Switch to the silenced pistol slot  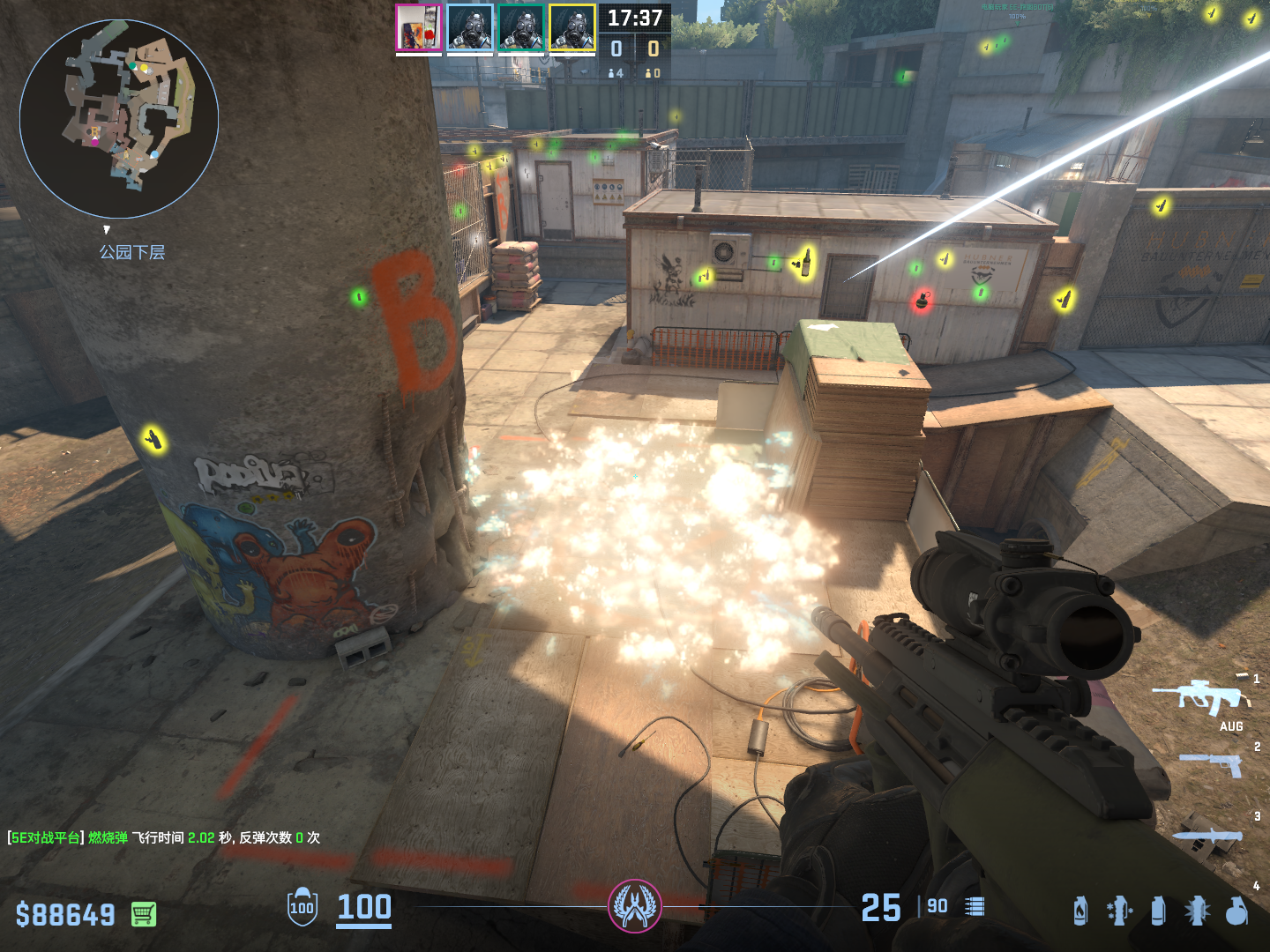[1213, 764]
